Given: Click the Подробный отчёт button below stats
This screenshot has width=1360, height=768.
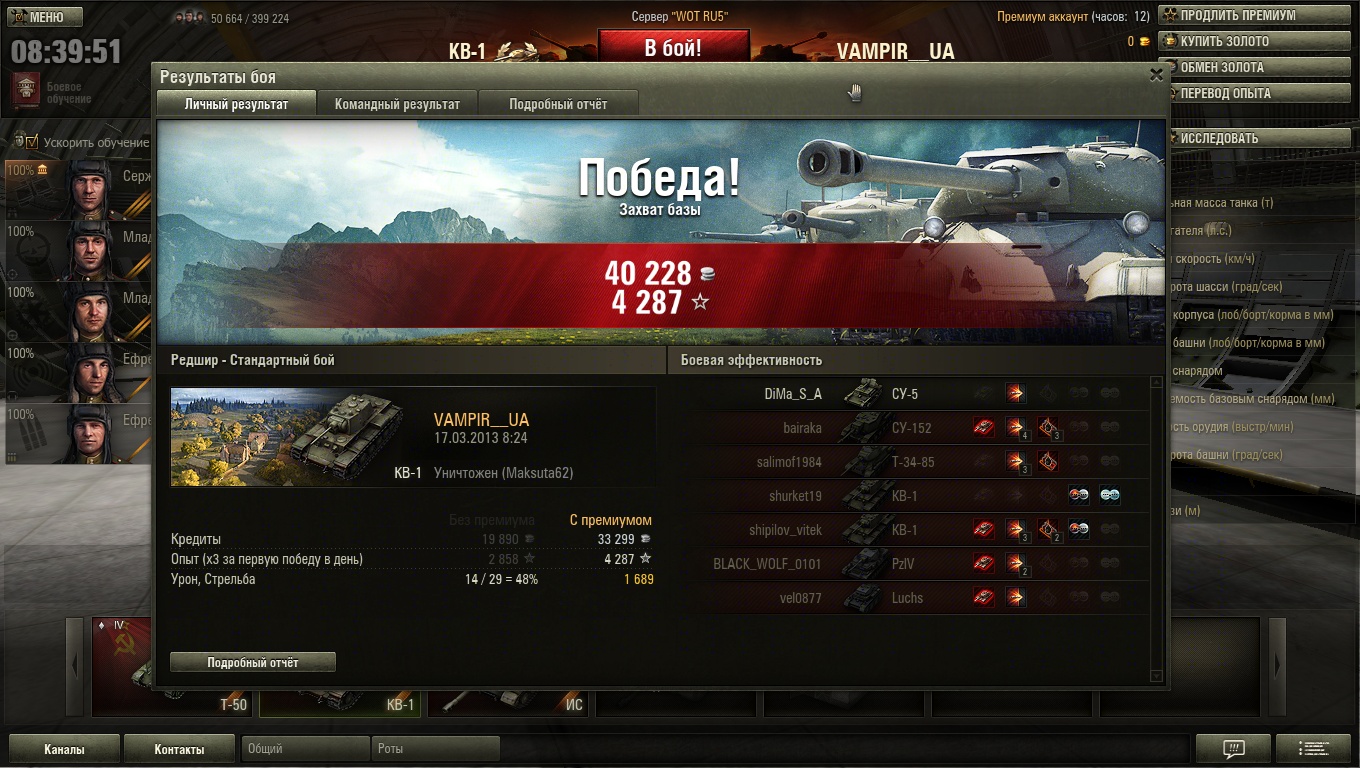Looking at the screenshot, I should coord(253,662).
